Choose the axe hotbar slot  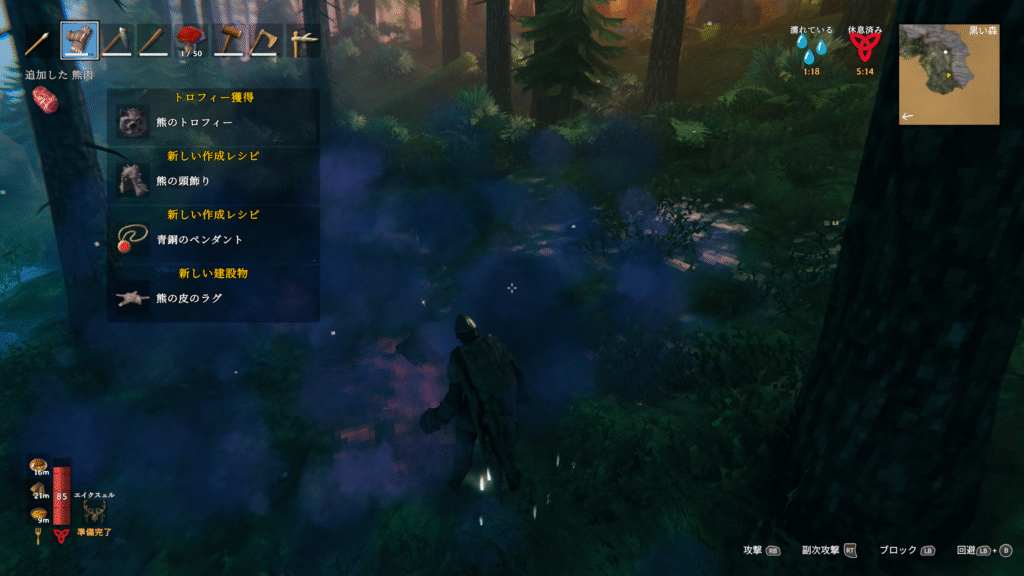click(266, 41)
